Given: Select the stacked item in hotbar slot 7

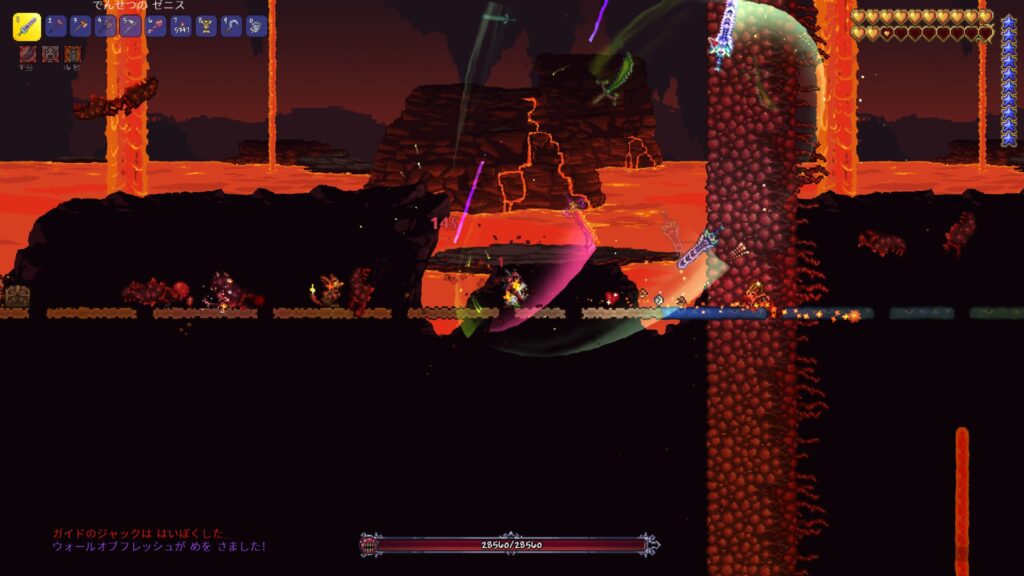Looking at the screenshot, I should click(181, 27).
